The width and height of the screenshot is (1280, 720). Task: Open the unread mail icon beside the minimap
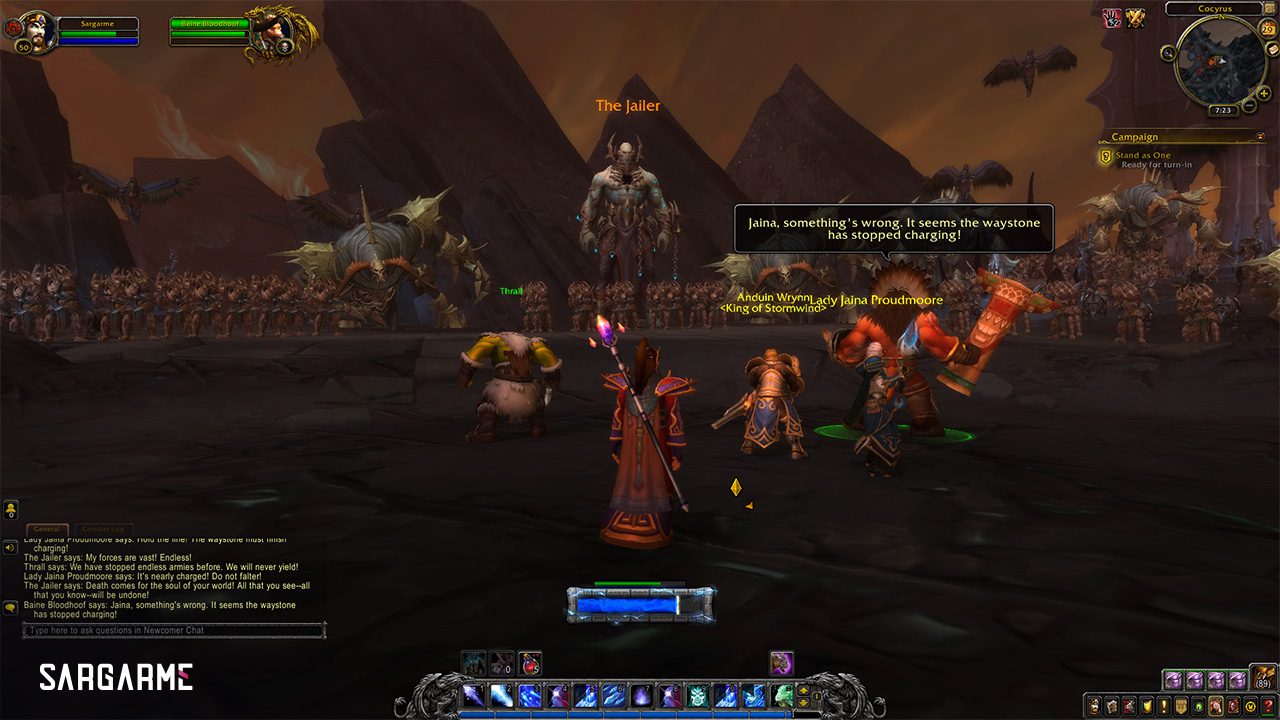(x=1273, y=49)
